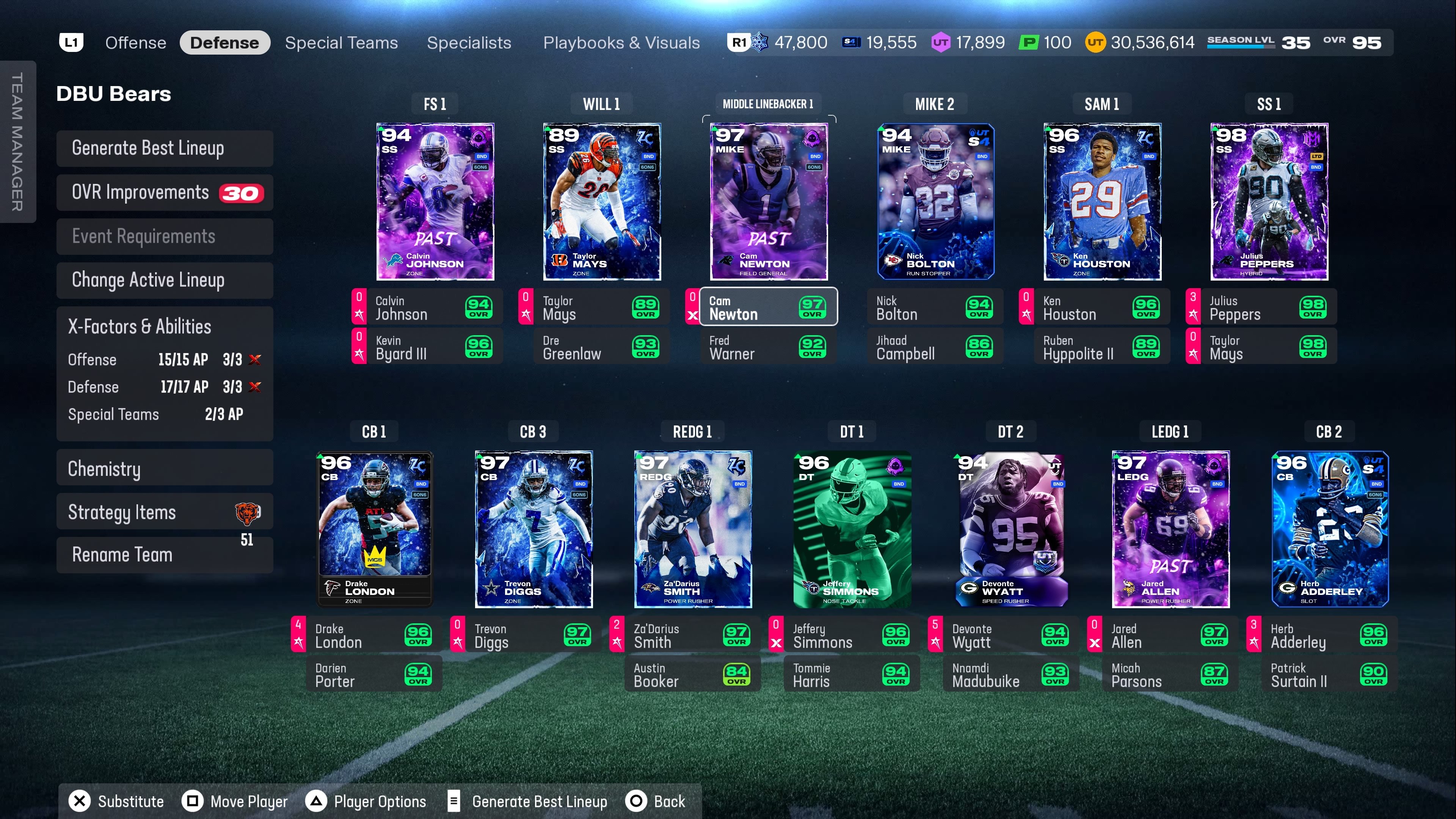1456x819 pixels.
Task: Select backup Fred Warner roster row
Action: tap(767, 347)
